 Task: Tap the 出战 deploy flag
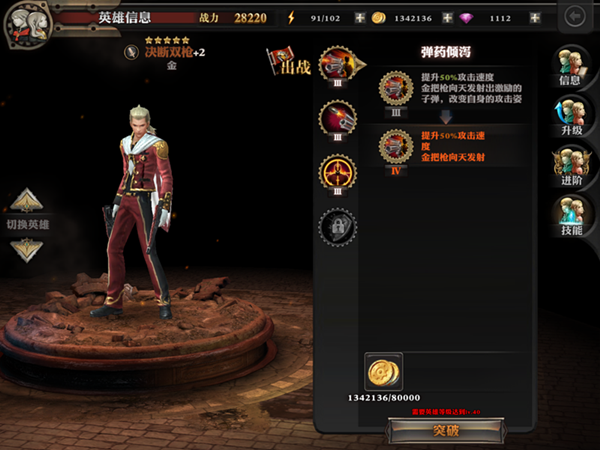click(x=288, y=62)
